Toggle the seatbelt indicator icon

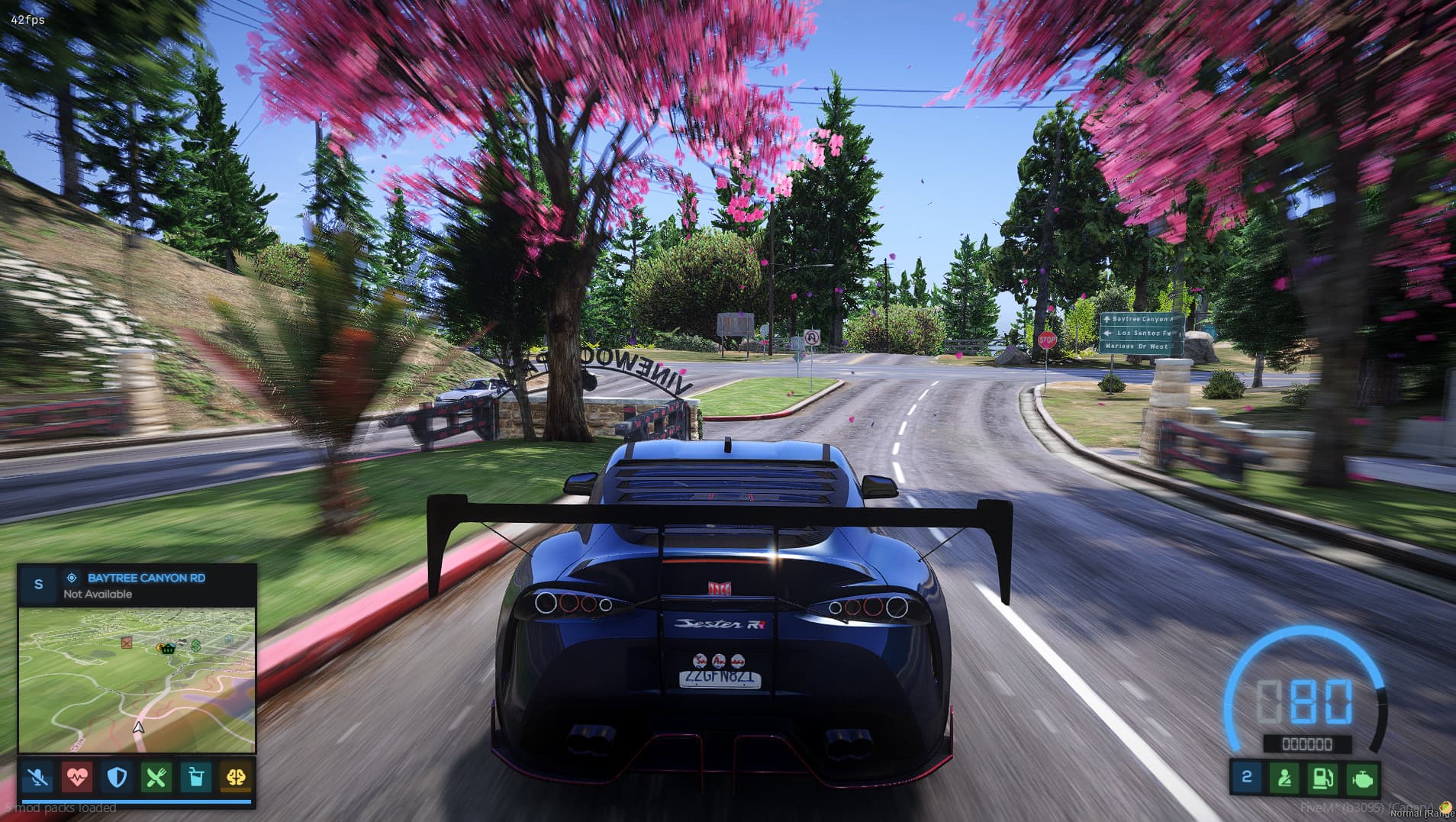(1285, 778)
